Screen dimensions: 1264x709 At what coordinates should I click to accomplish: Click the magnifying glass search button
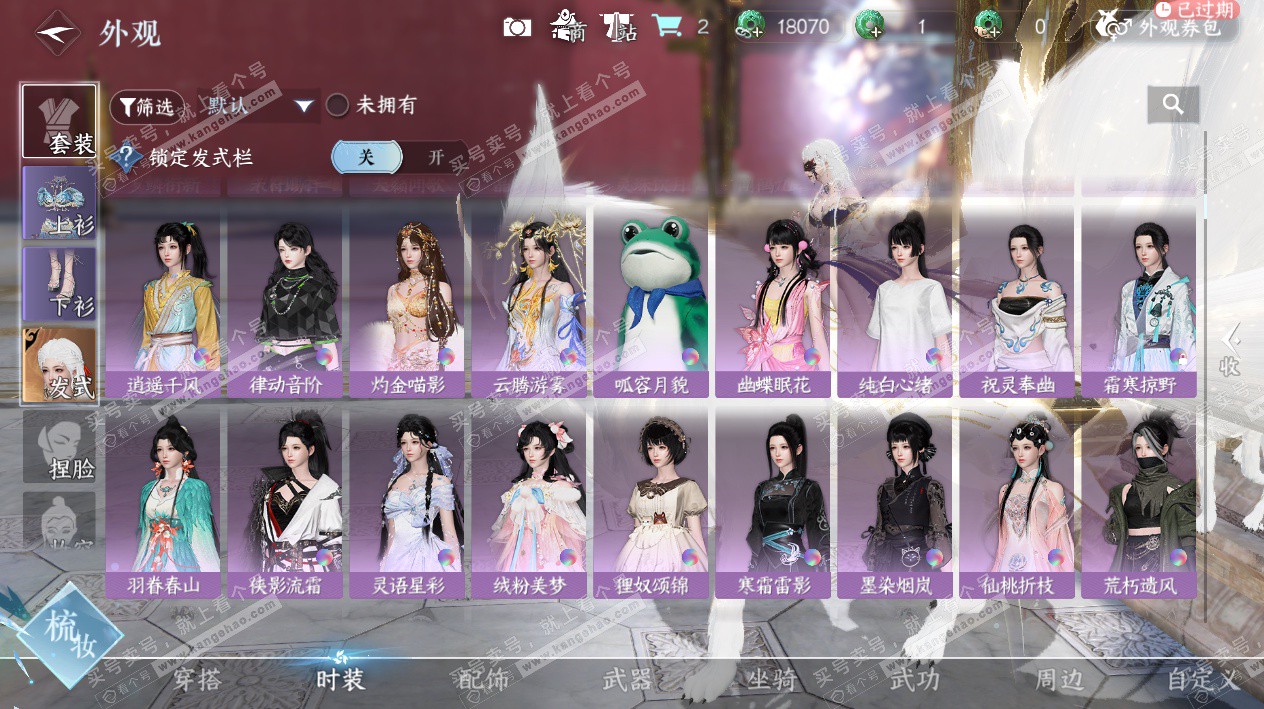(1173, 104)
